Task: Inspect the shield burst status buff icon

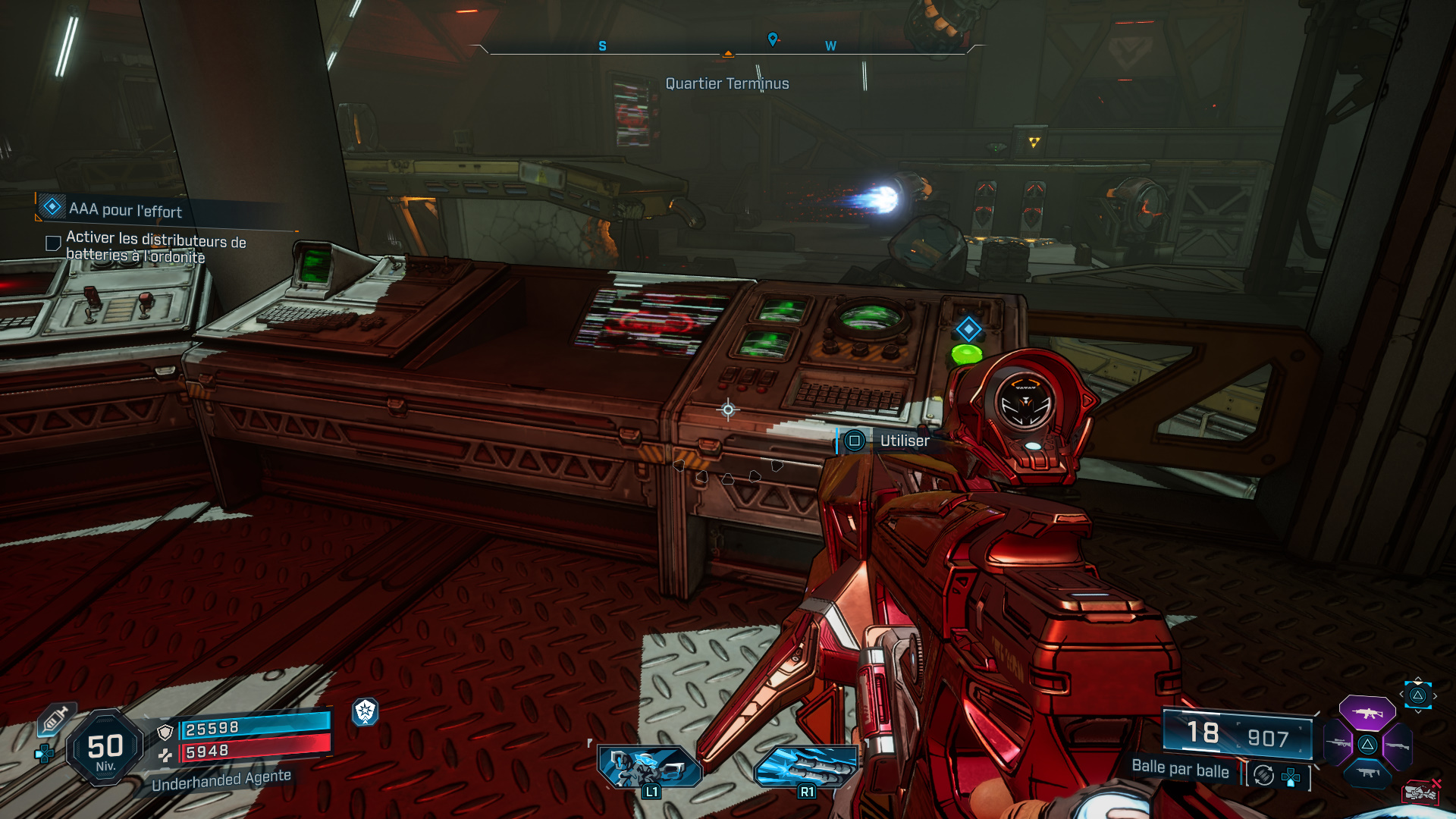Action: tap(366, 711)
